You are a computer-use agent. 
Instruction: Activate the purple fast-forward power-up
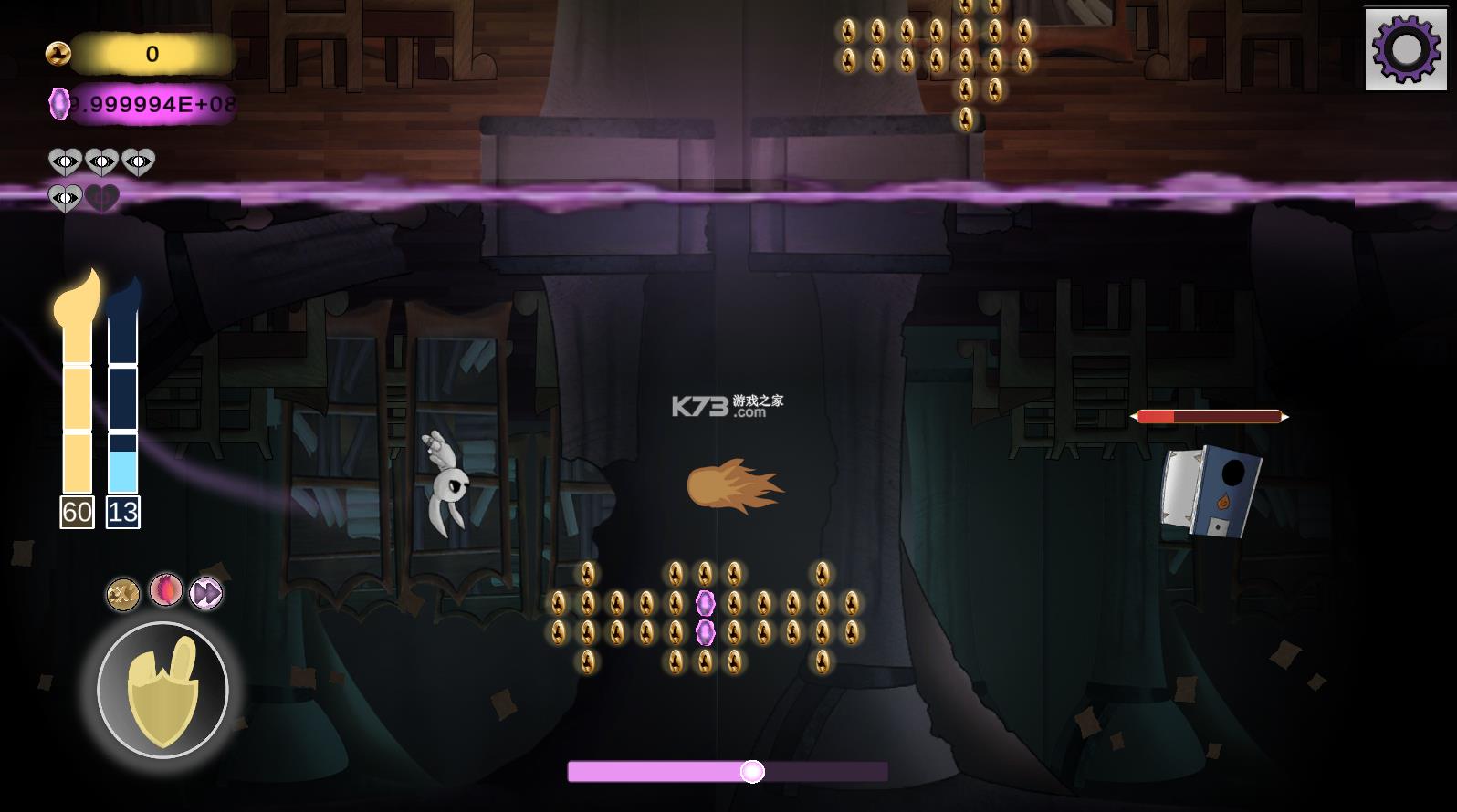pyautogui.click(x=206, y=594)
